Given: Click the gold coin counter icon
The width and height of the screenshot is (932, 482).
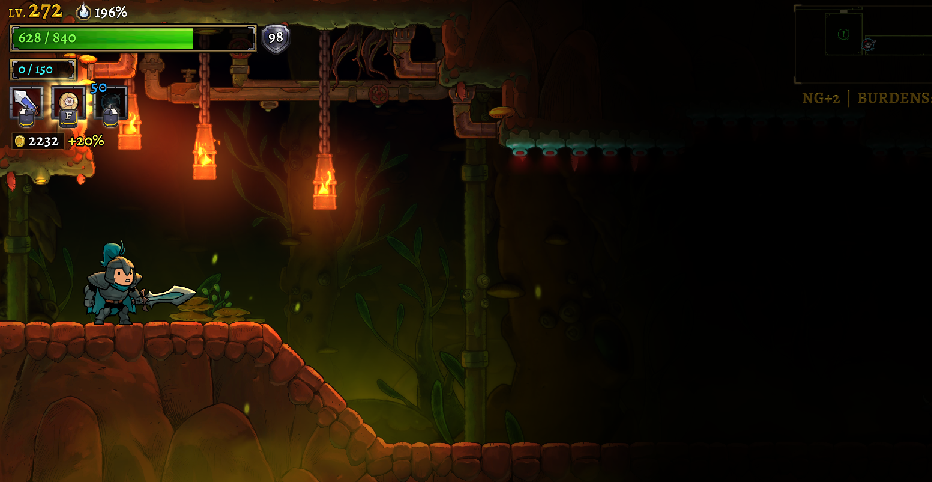Looking at the screenshot, I should tap(19, 141).
